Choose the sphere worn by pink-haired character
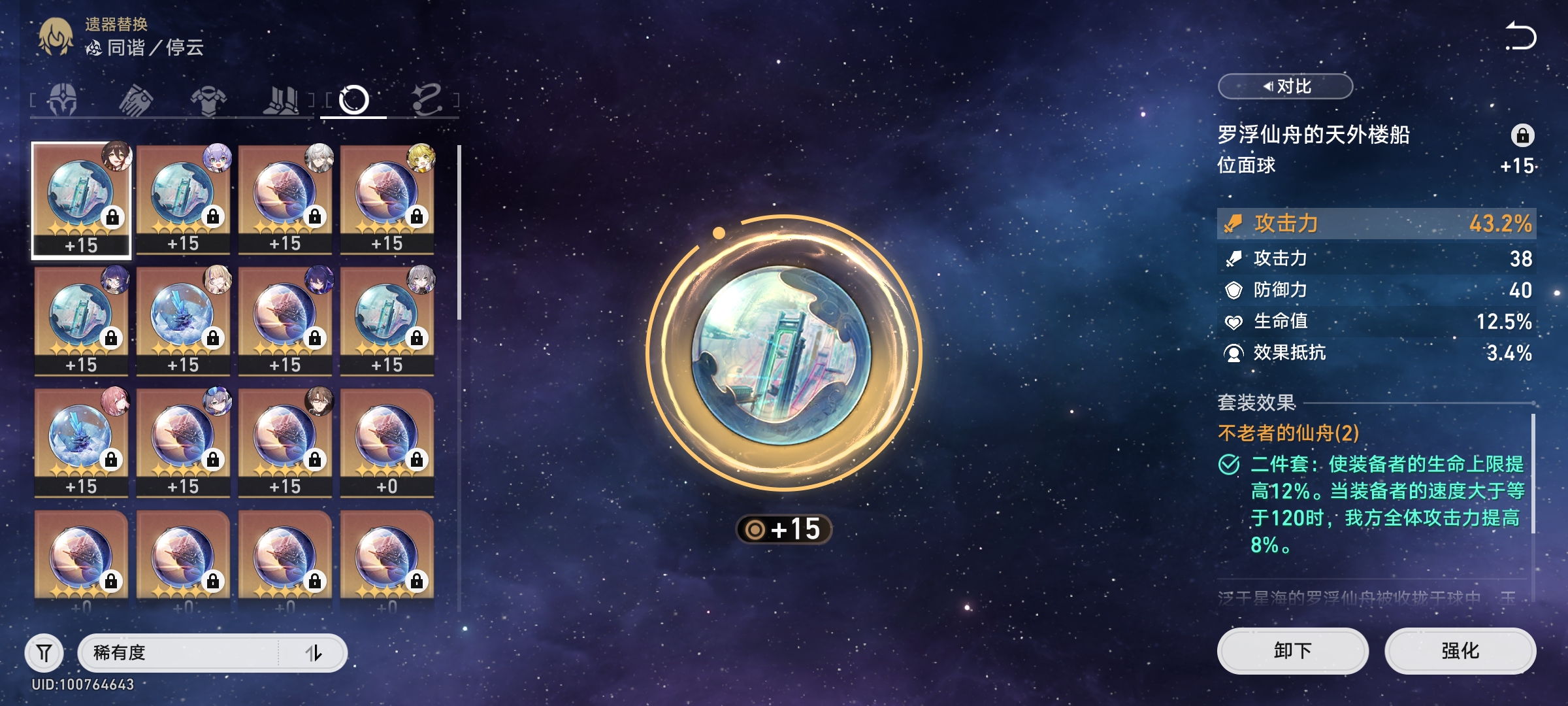Image resolution: width=1568 pixels, height=706 pixels. tap(81, 442)
